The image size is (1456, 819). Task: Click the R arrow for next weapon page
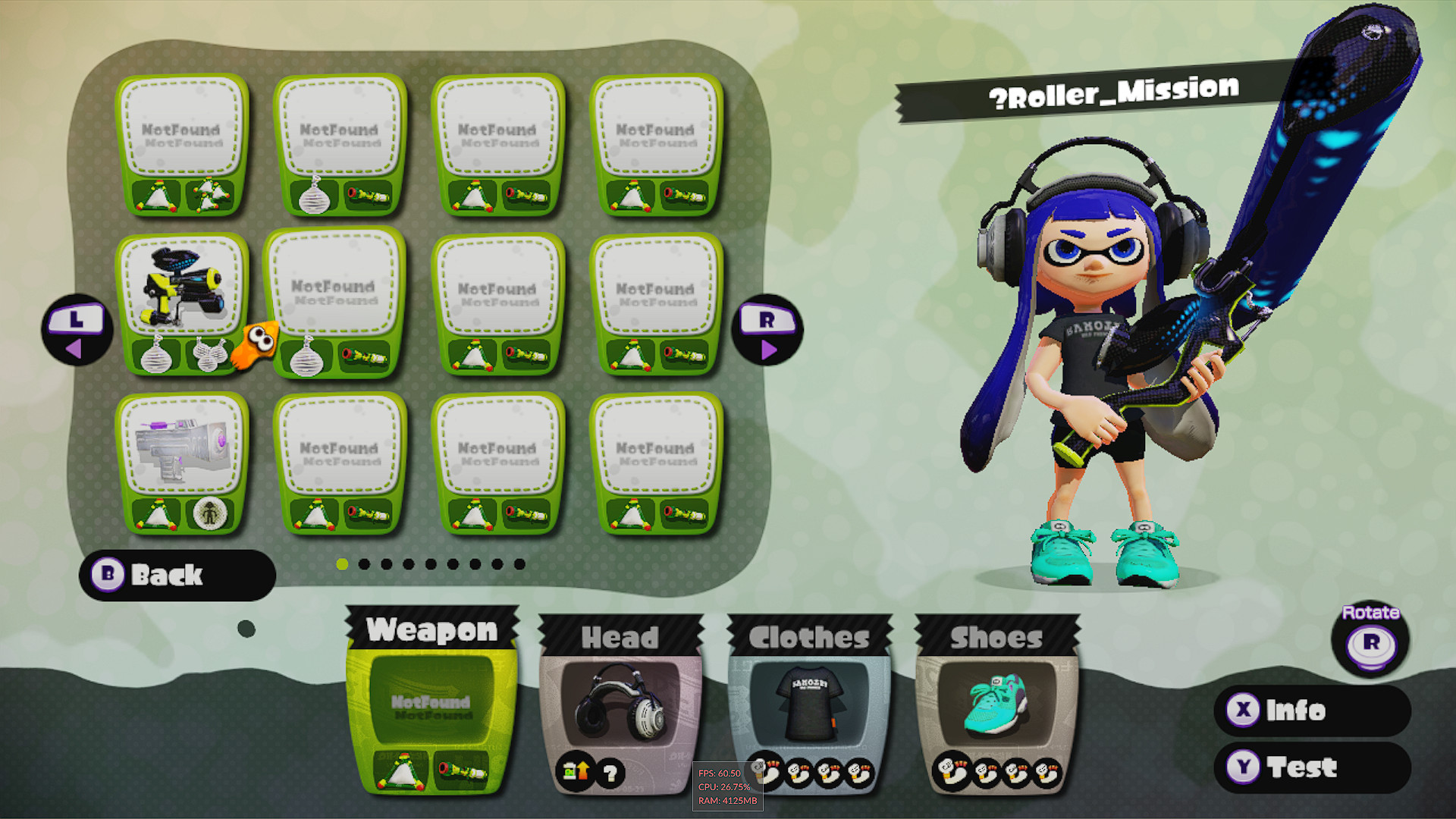[768, 331]
